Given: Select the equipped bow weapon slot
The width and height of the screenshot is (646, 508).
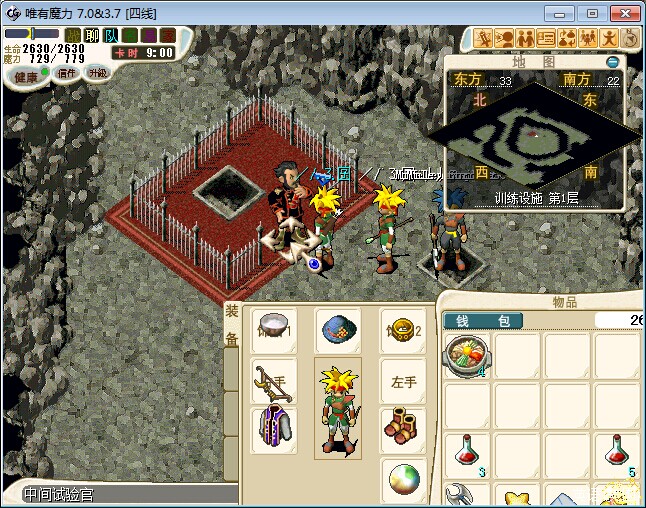Looking at the screenshot, I should [272, 379].
